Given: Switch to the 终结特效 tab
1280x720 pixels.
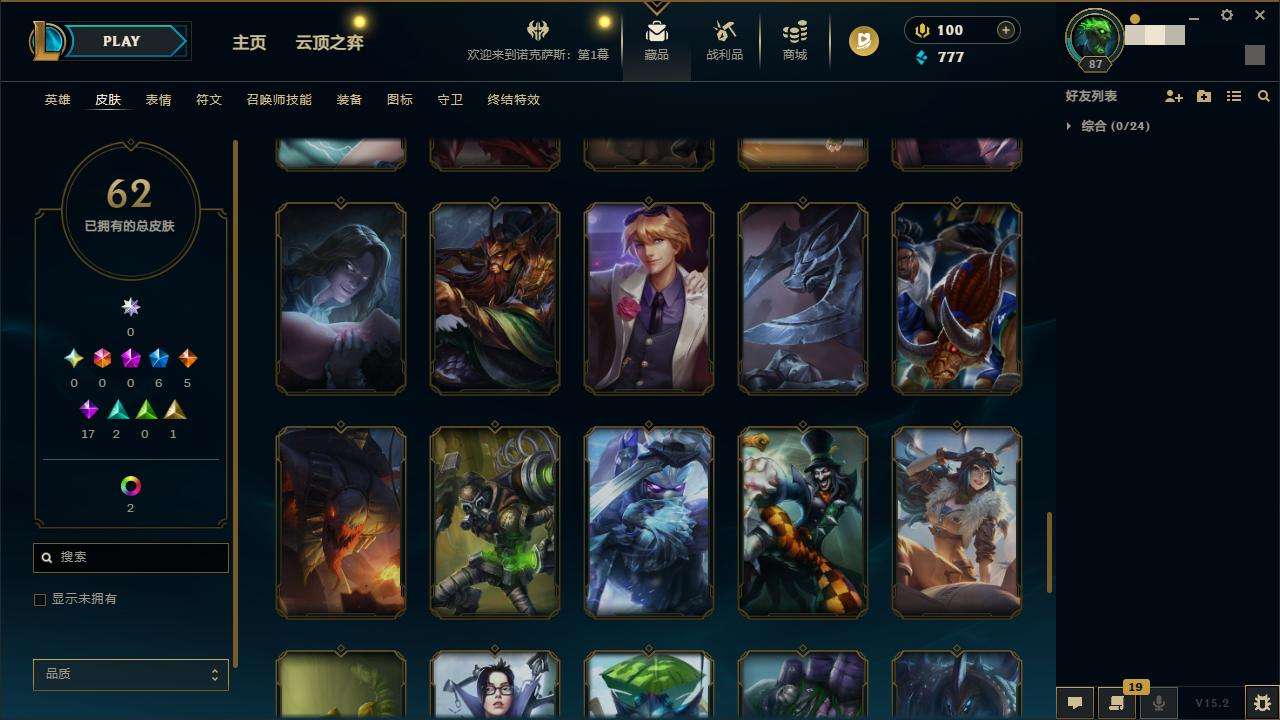Looking at the screenshot, I should pos(513,100).
